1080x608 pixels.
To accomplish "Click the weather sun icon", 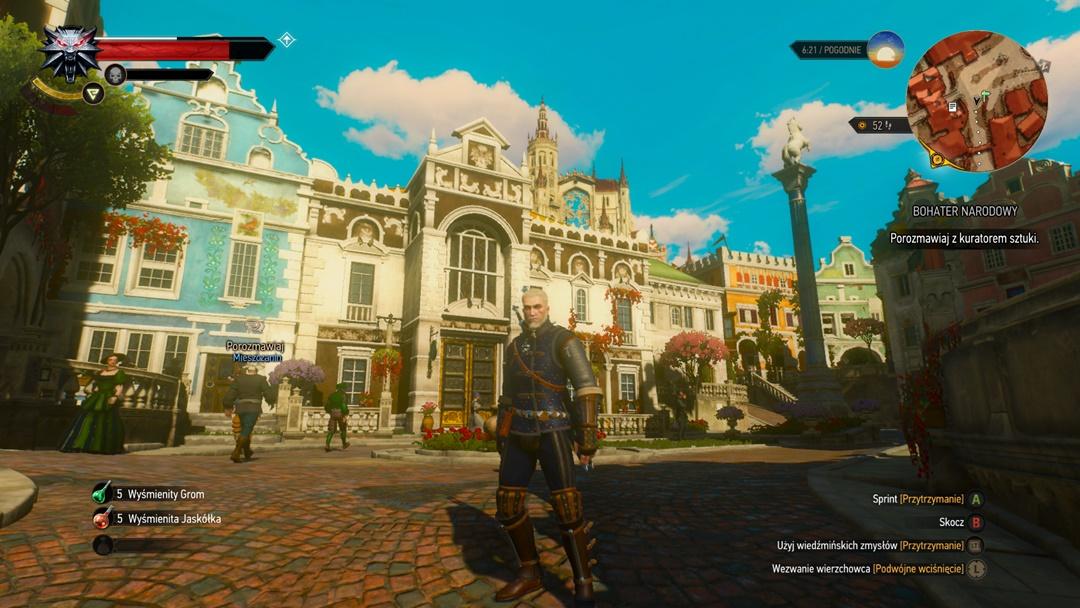I will (x=885, y=50).
